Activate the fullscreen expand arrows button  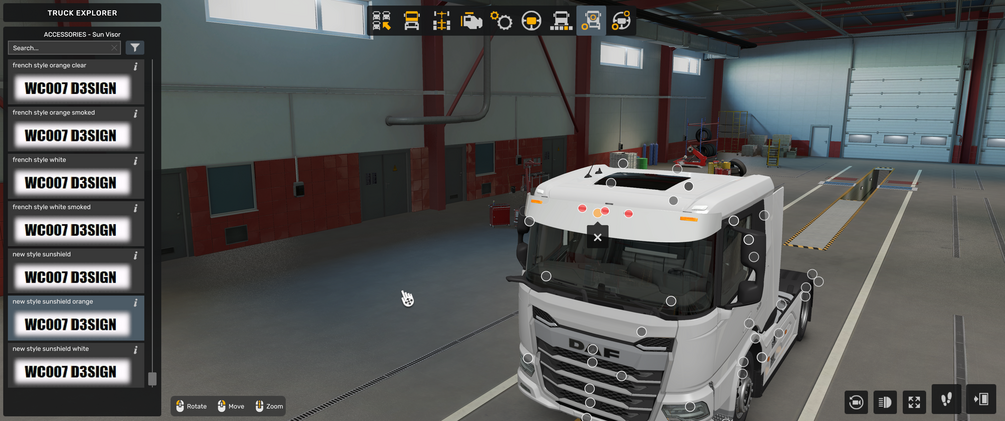pos(914,401)
